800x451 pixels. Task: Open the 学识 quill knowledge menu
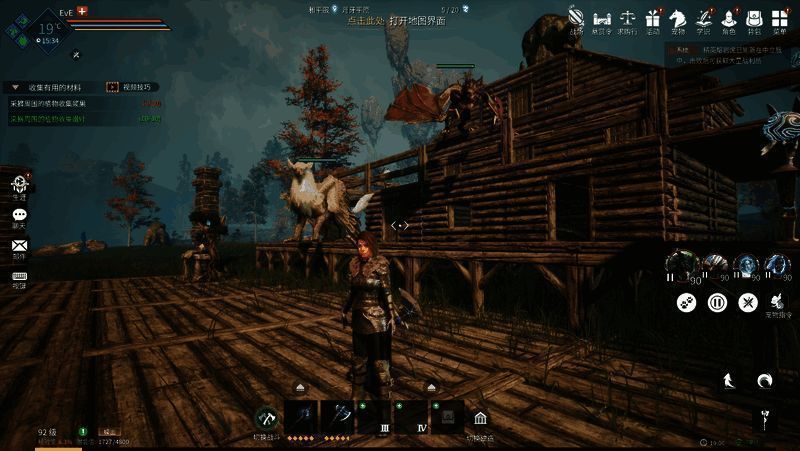pyautogui.click(x=704, y=18)
